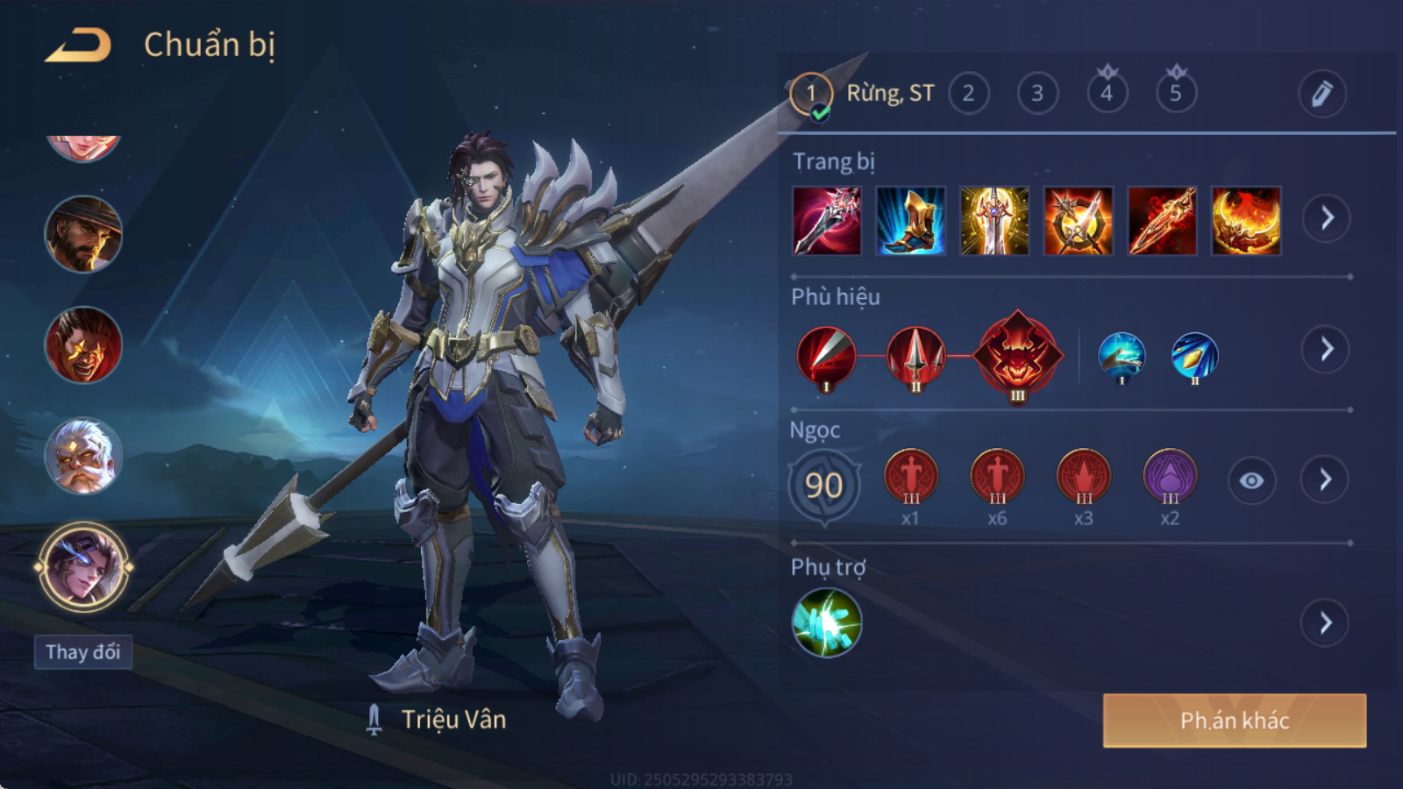
Task: Switch to build preset 3
Action: [x=1037, y=94]
